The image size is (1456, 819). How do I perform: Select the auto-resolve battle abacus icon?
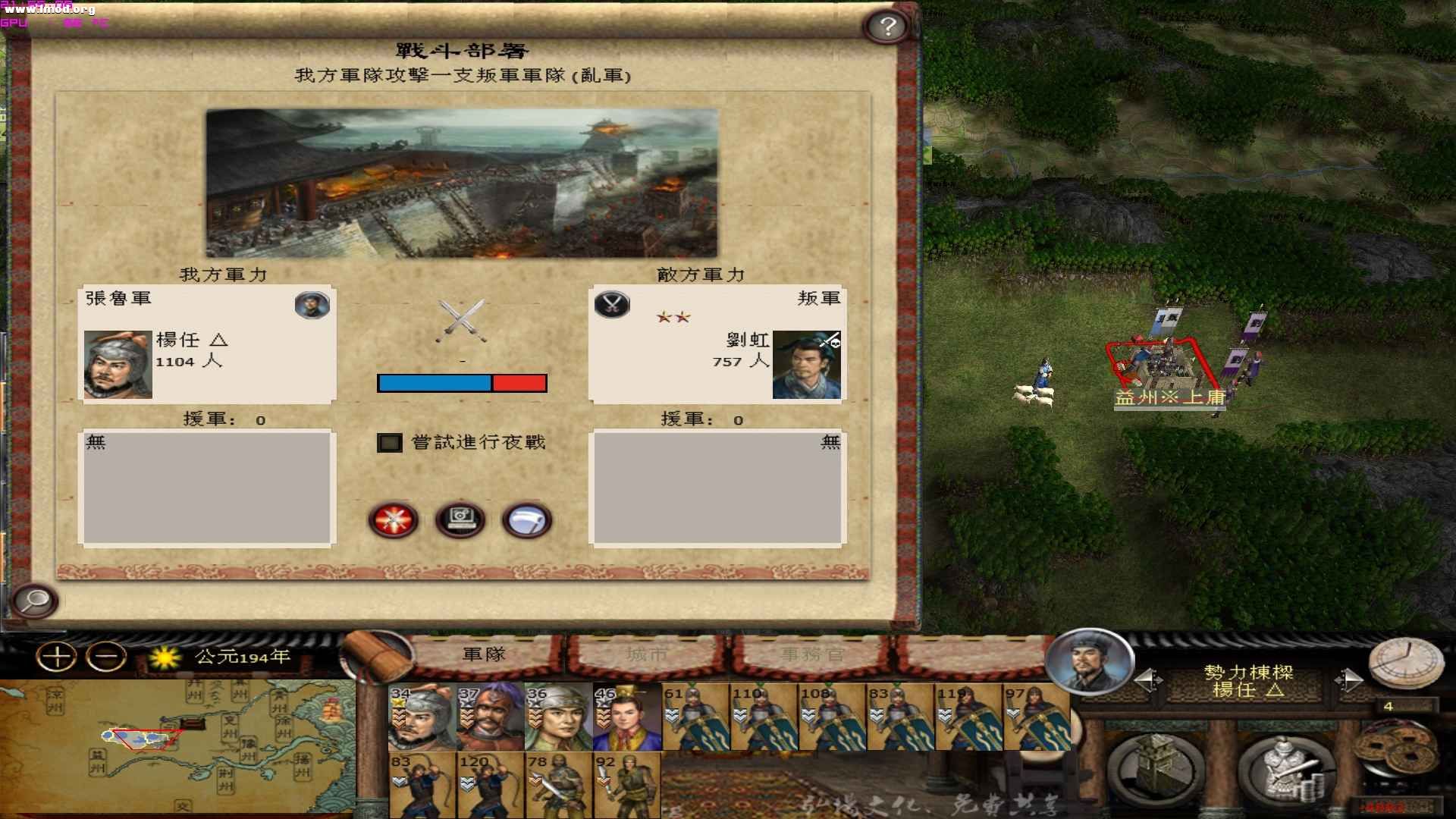(460, 519)
